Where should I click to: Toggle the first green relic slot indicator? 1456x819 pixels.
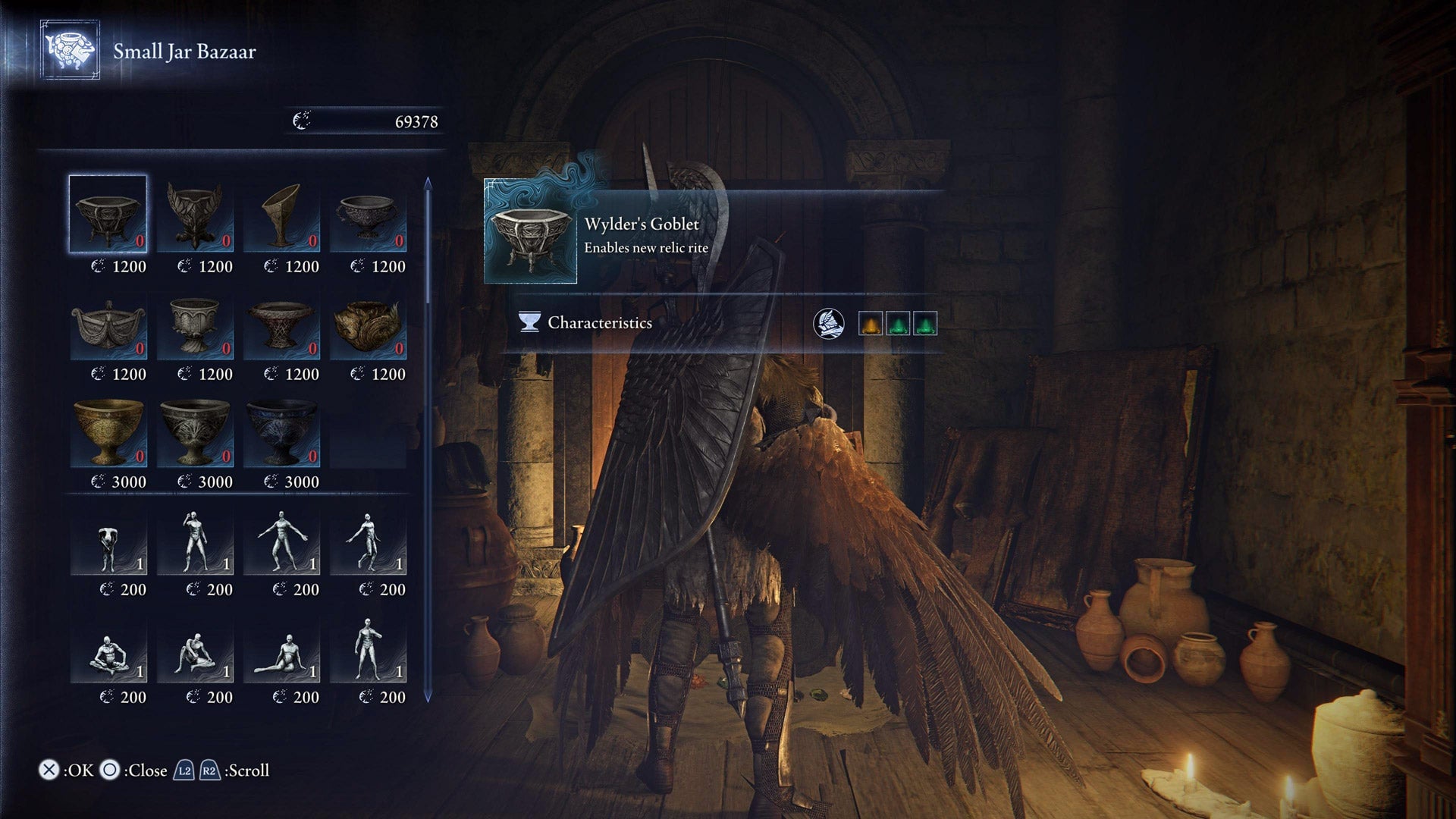[899, 322]
